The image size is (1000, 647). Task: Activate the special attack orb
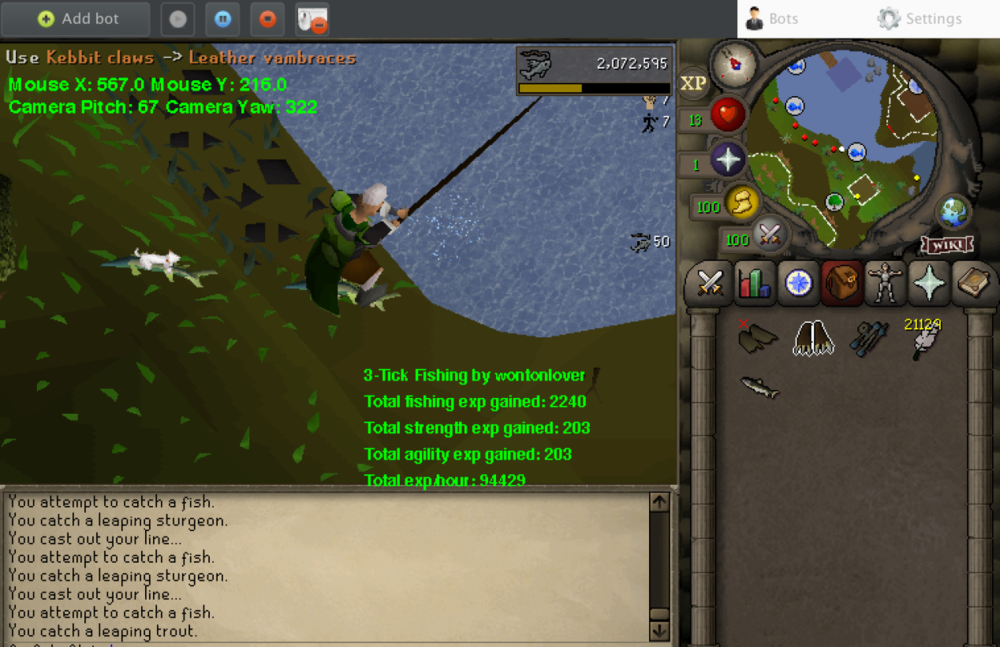pyautogui.click(x=770, y=236)
